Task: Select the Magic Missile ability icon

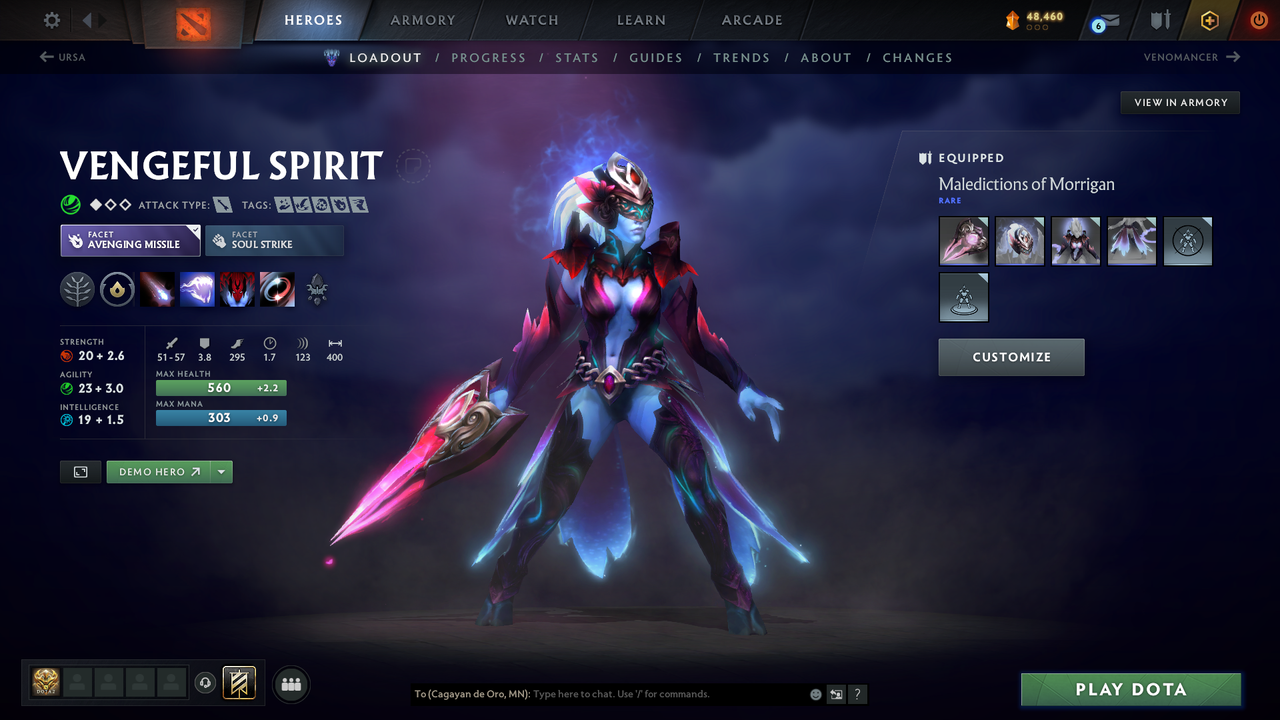Action: tap(157, 289)
